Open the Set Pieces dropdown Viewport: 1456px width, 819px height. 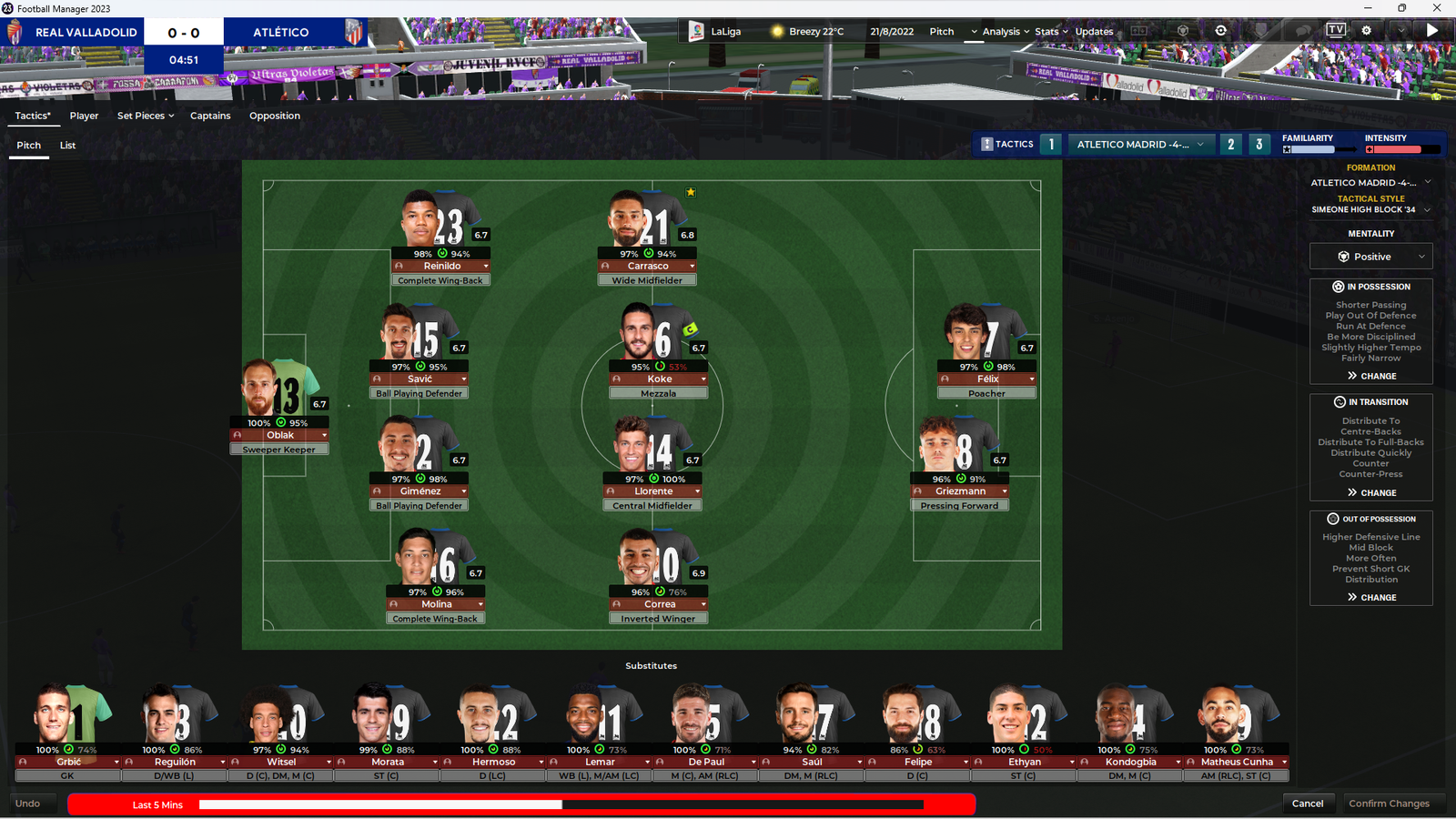(x=145, y=116)
